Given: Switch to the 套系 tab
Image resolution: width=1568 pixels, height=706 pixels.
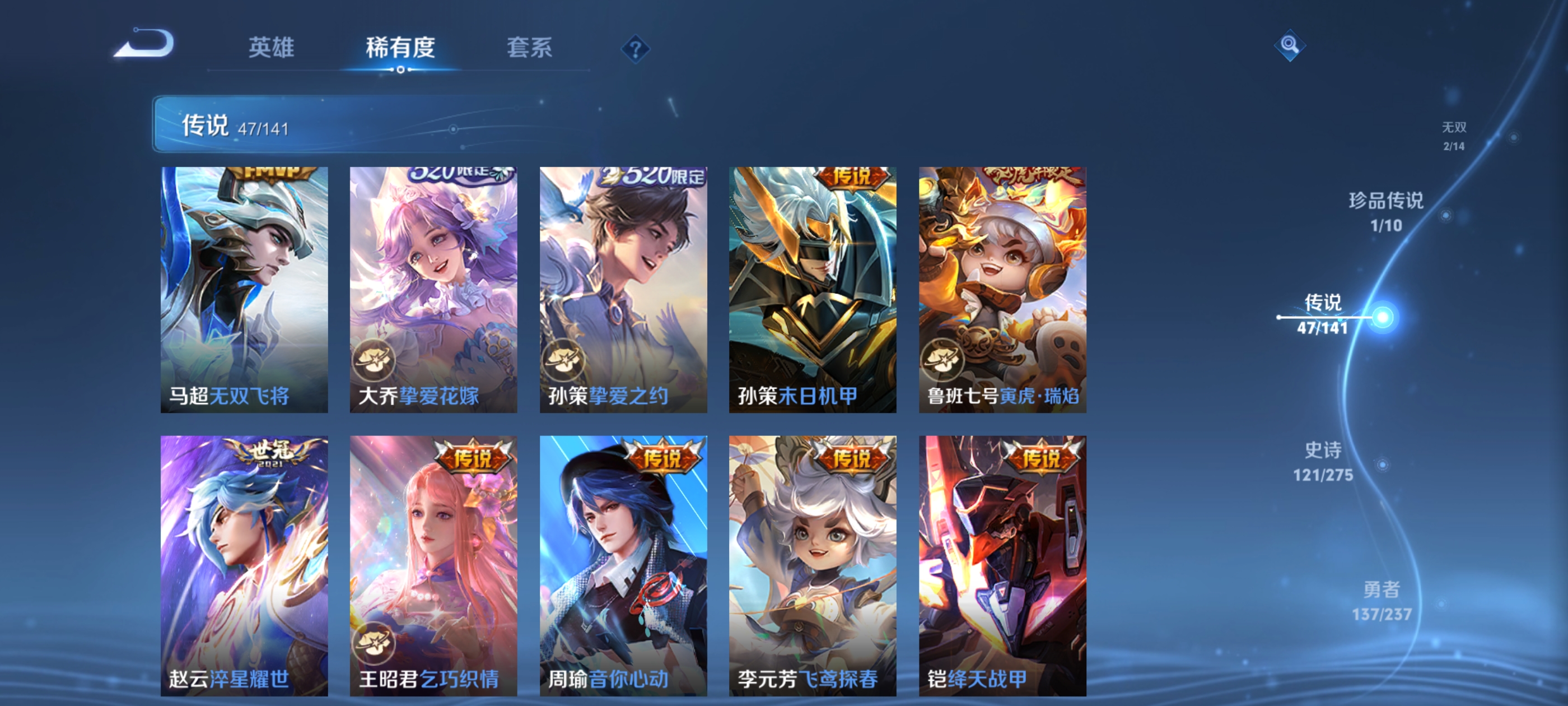Looking at the screenshot, I should pos(530,48).
